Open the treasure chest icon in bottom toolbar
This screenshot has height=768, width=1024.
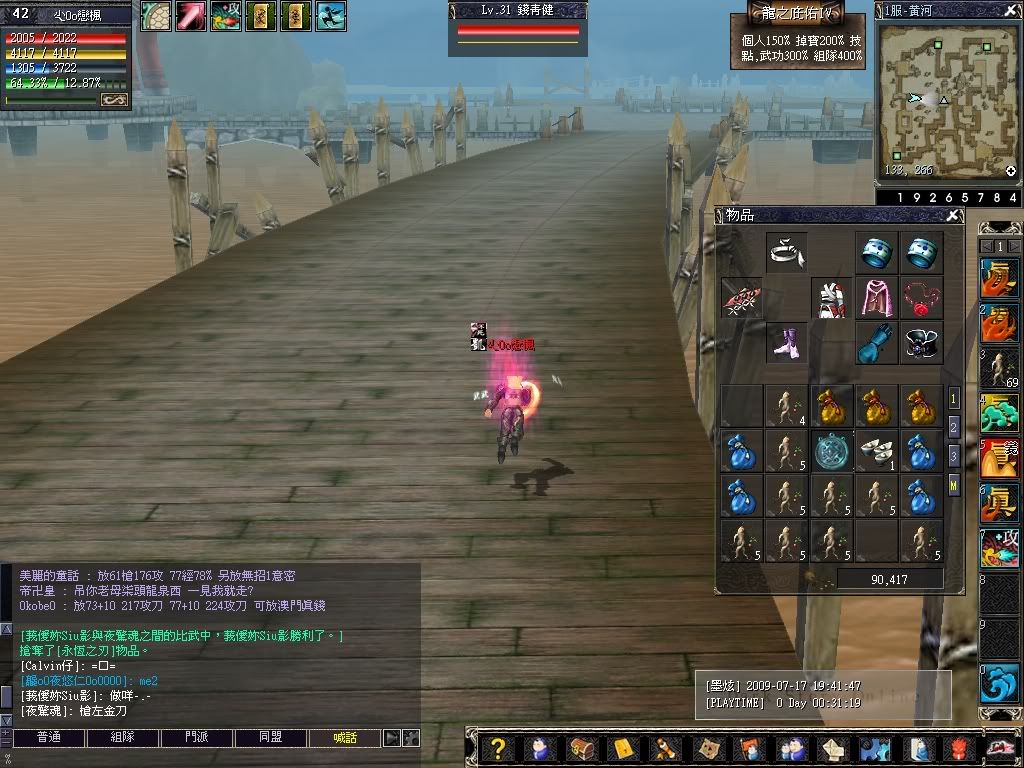coord(582,748)
